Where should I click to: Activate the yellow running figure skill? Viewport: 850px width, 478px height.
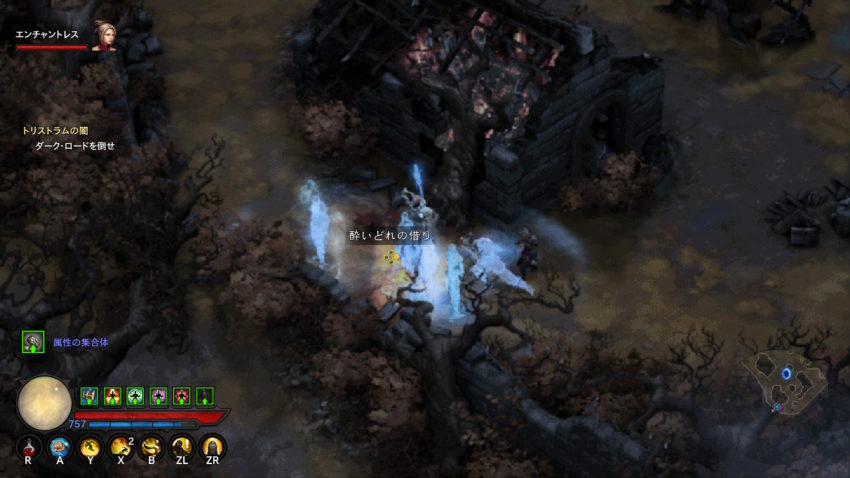click(90, 447)
